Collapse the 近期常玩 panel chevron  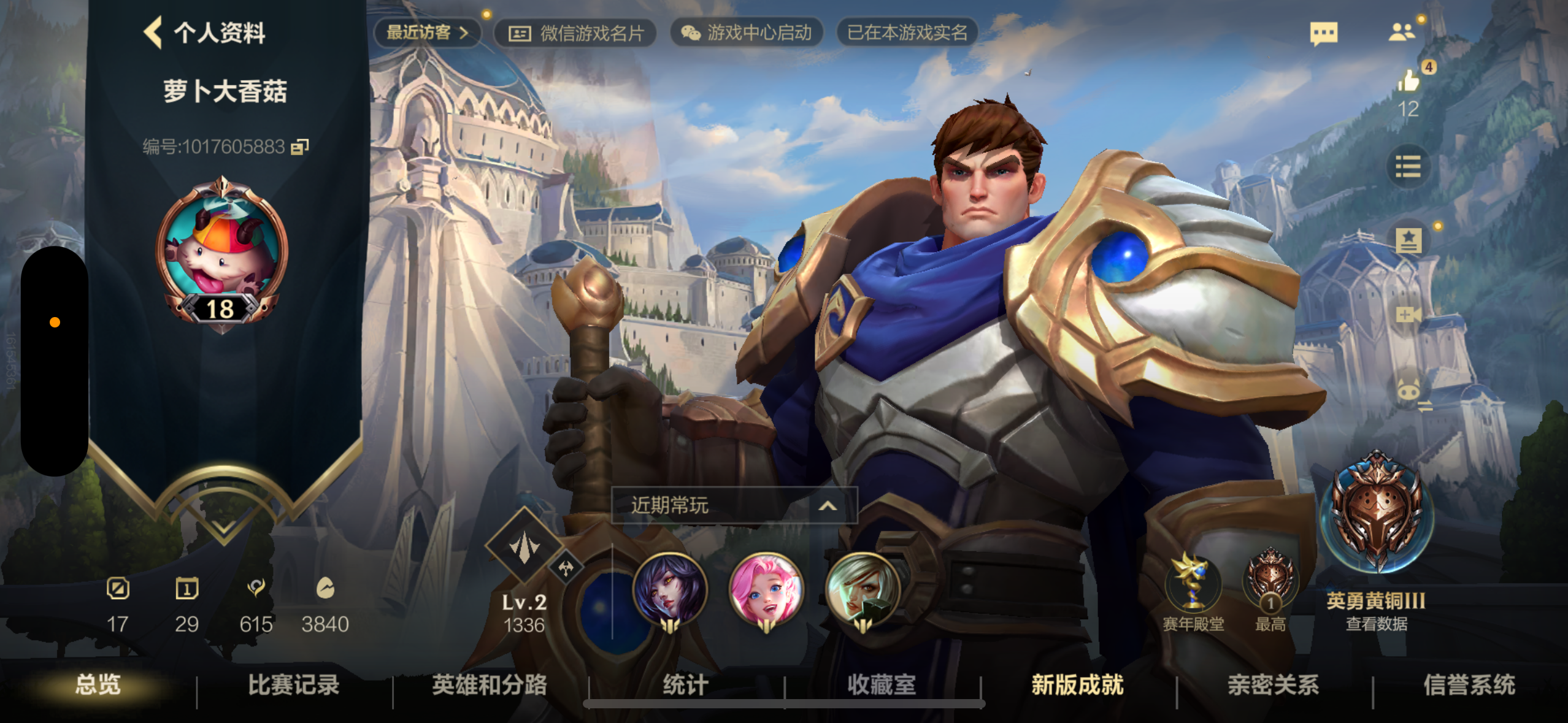[829, 506]
